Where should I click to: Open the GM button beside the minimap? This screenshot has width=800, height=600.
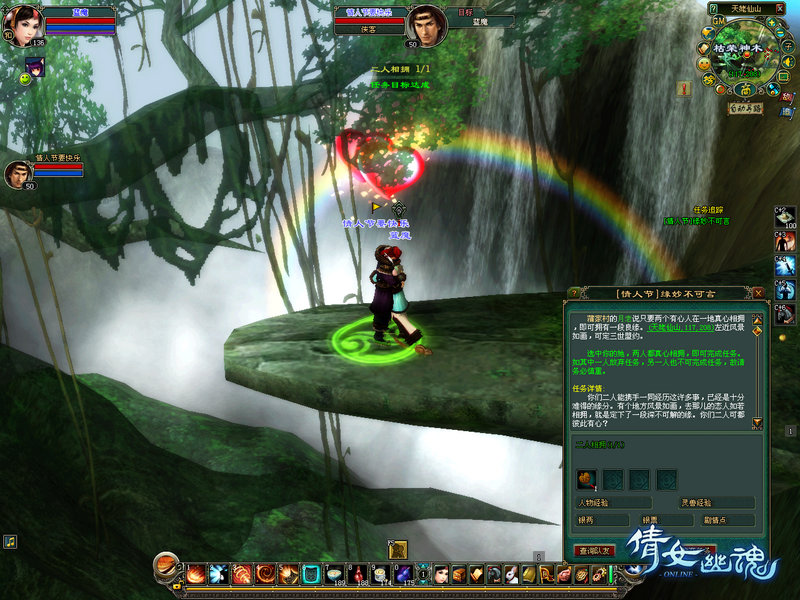718,20
